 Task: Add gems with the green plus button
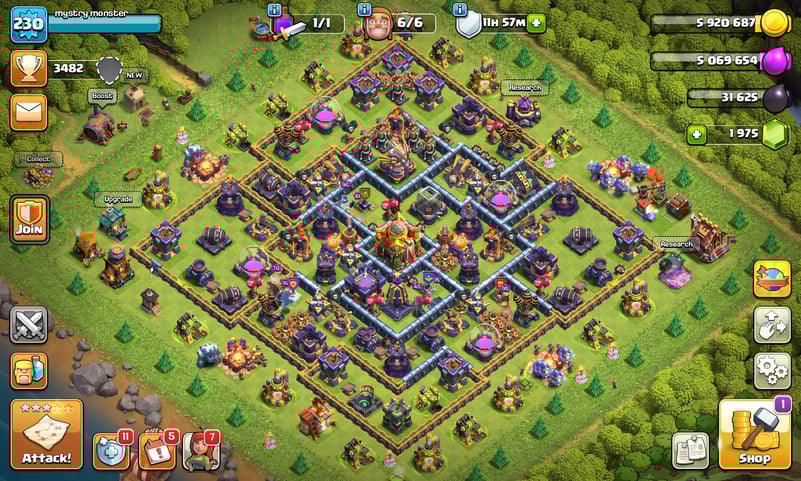(698, 134)
